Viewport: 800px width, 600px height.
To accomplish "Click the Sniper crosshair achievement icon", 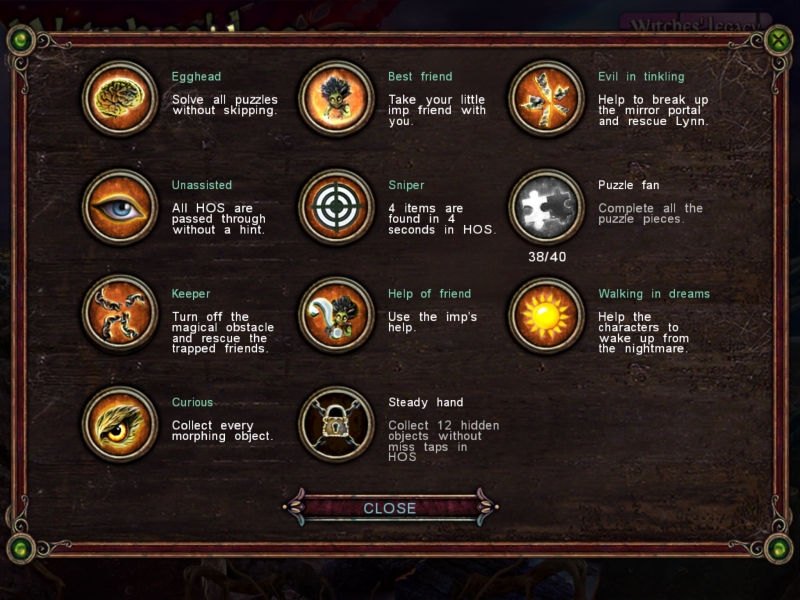I will (x=336, y=206).
